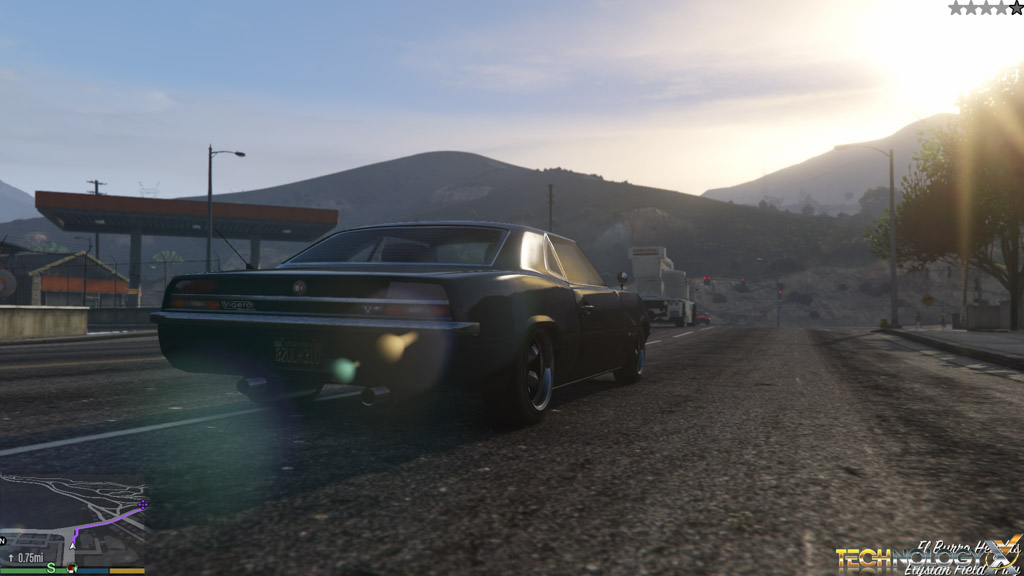Select the green S blip on the minimap

click(x=51, y=568)
